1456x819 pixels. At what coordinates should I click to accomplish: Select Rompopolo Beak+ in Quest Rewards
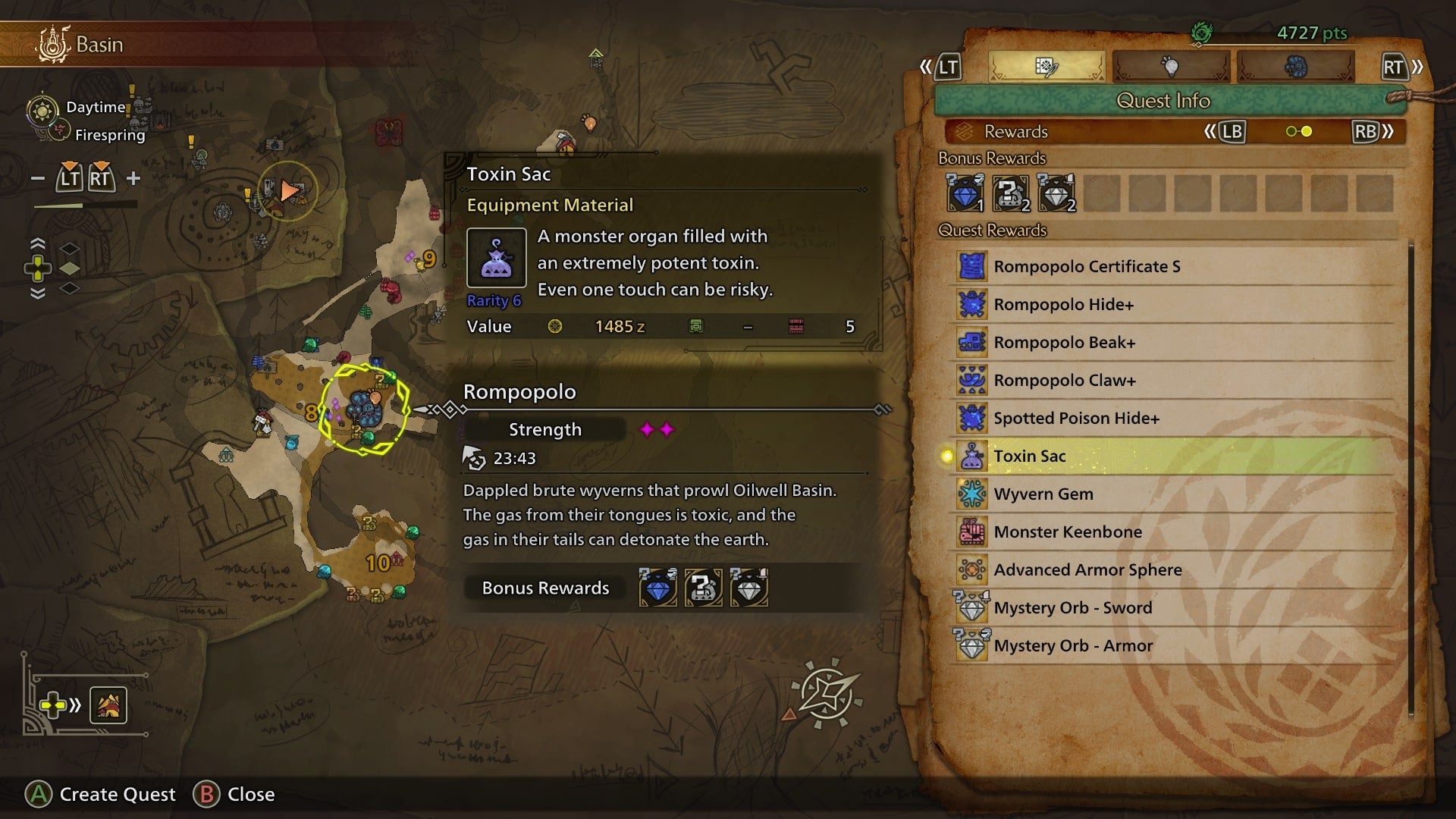point(1064,342)
